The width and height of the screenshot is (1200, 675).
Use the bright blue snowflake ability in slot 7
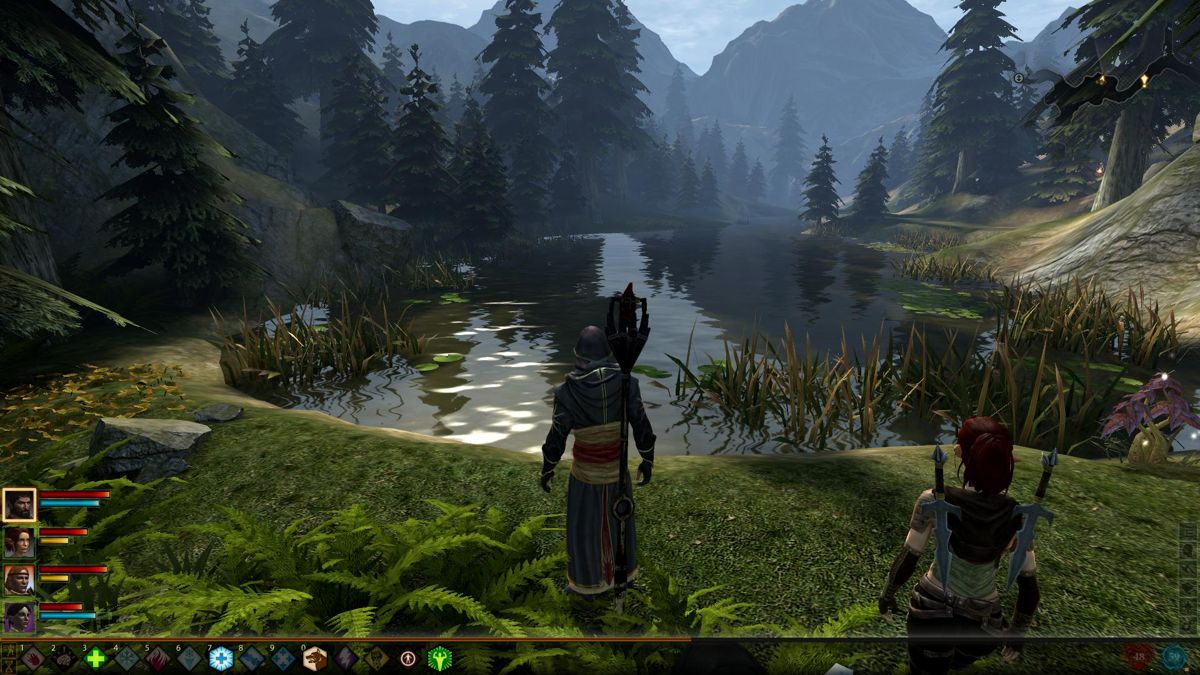pos(220,658)
